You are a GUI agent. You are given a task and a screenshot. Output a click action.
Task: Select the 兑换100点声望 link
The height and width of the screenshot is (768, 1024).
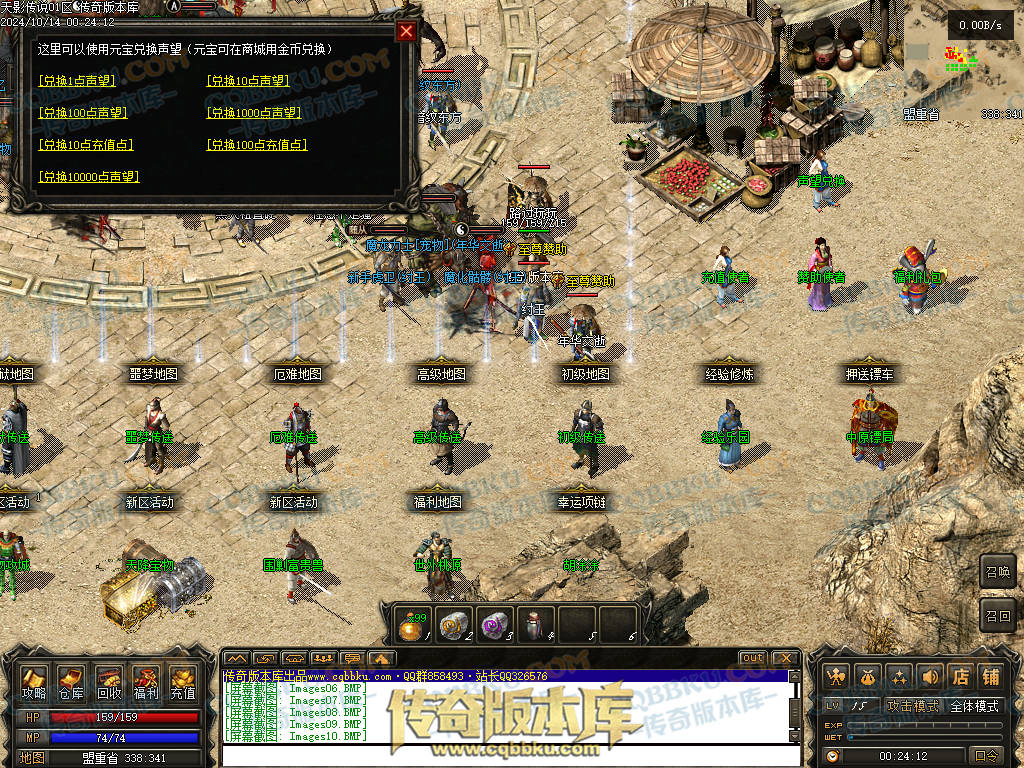point(82,113)
